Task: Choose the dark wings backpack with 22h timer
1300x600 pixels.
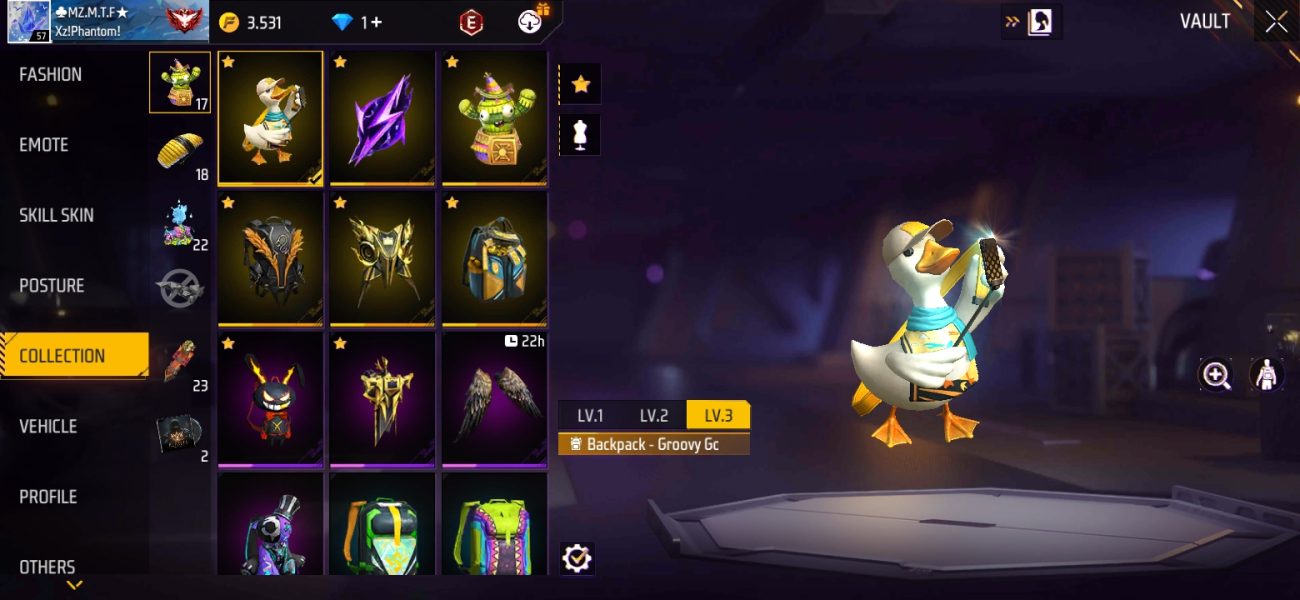Action: [x=494, y=400]
